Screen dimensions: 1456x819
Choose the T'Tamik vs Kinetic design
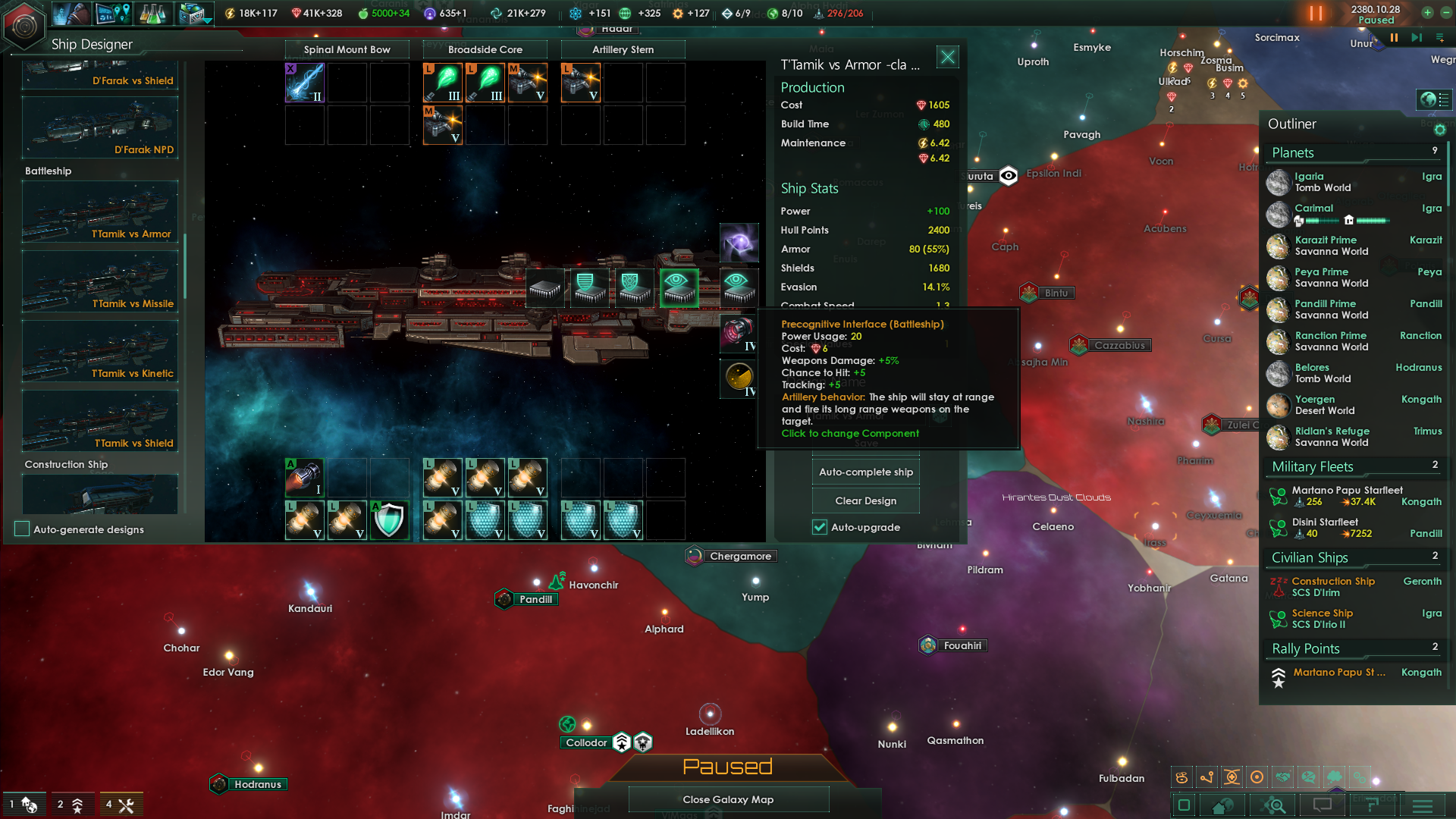coord(100,351)
